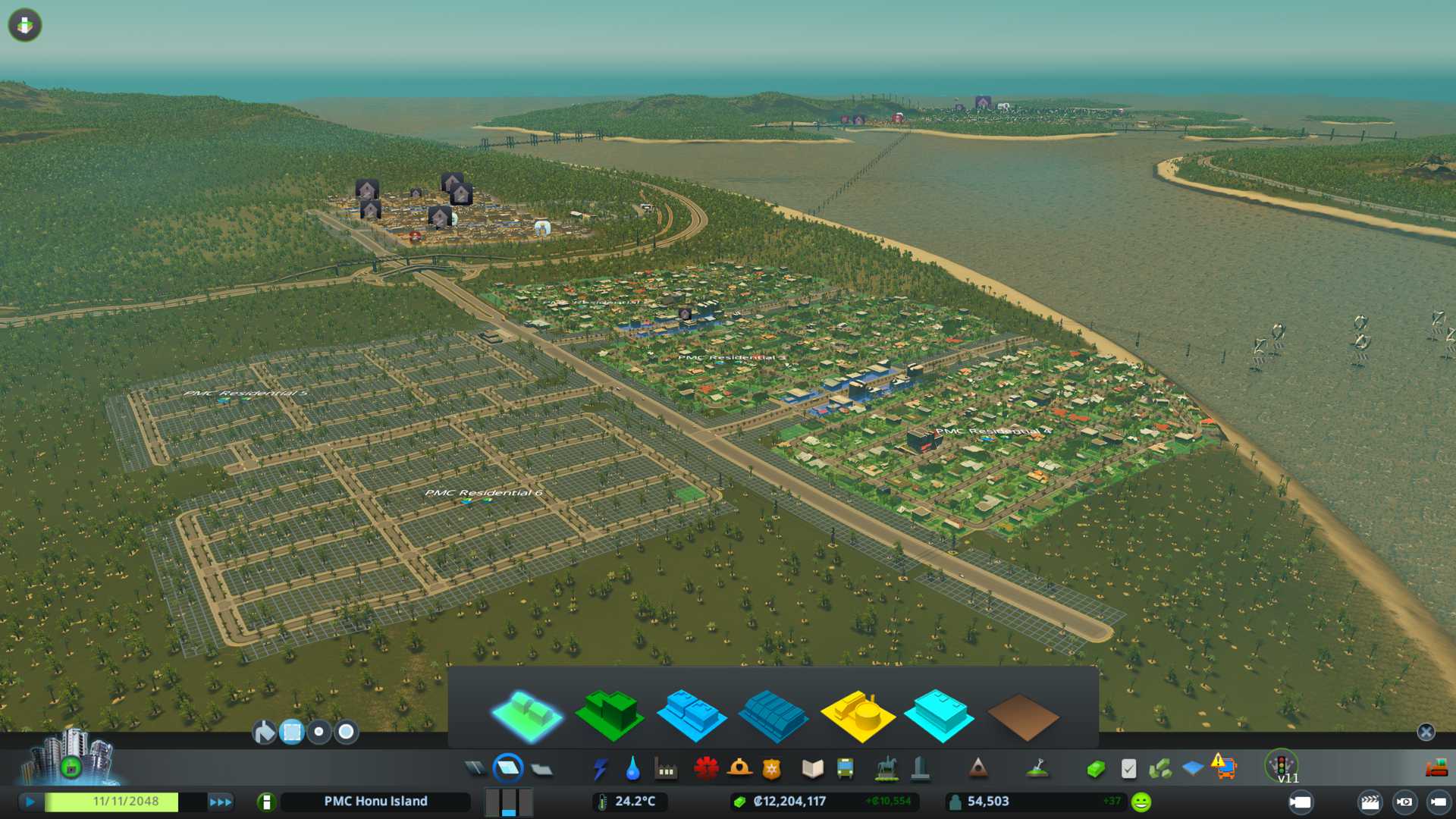Open the healthcare red cross menu

pyautogui.click(x=706, y=769)
